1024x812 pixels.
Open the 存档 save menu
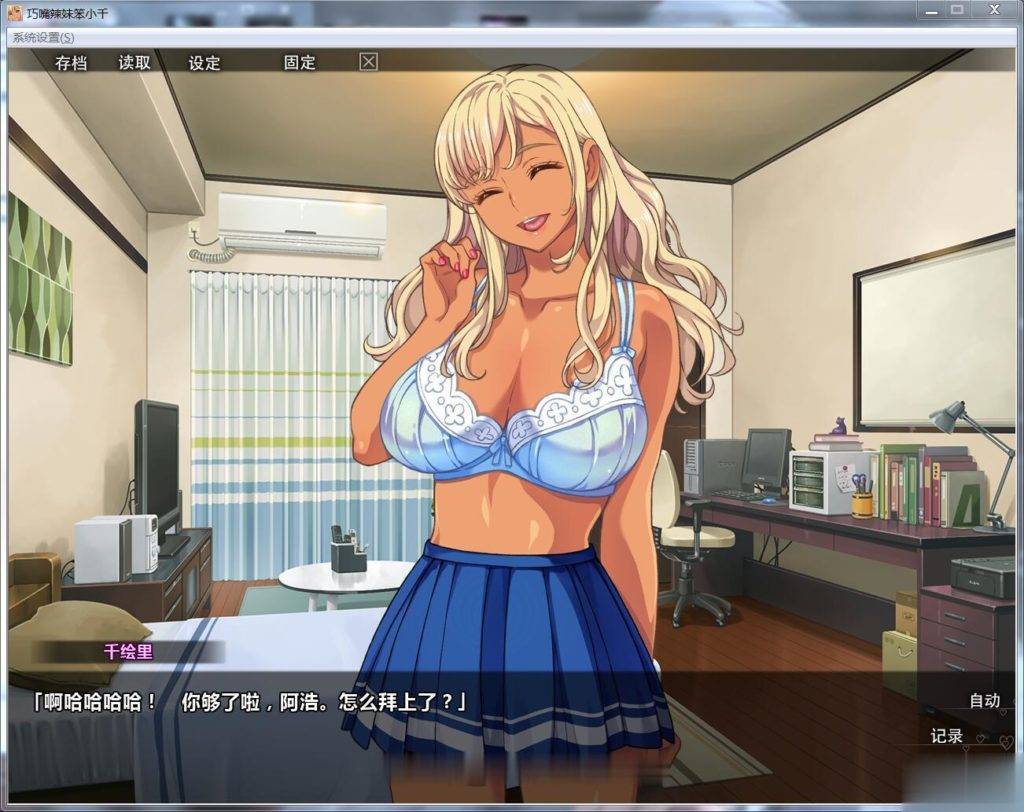71,62
